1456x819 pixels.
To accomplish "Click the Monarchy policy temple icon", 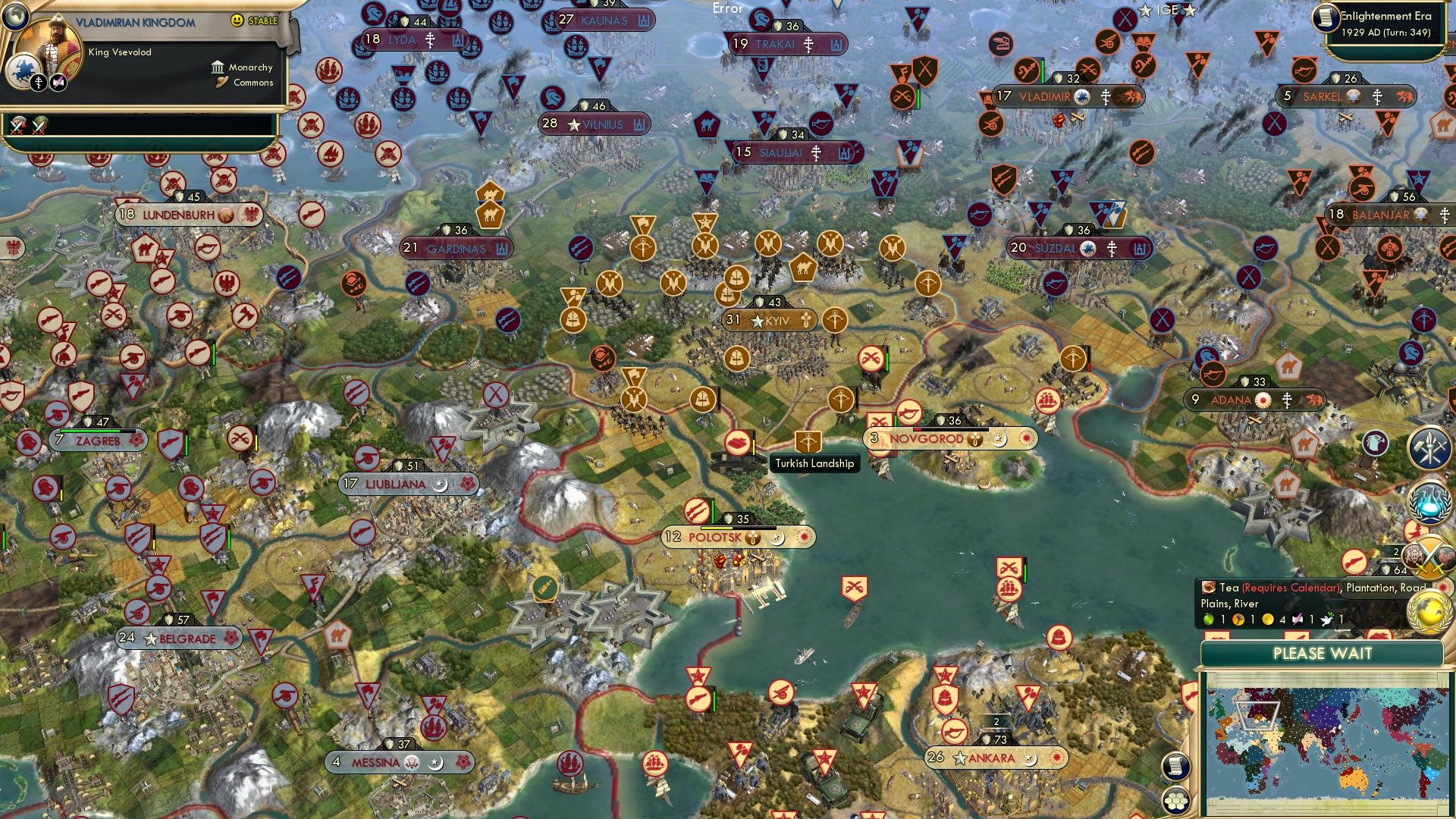I will point(218,68).
